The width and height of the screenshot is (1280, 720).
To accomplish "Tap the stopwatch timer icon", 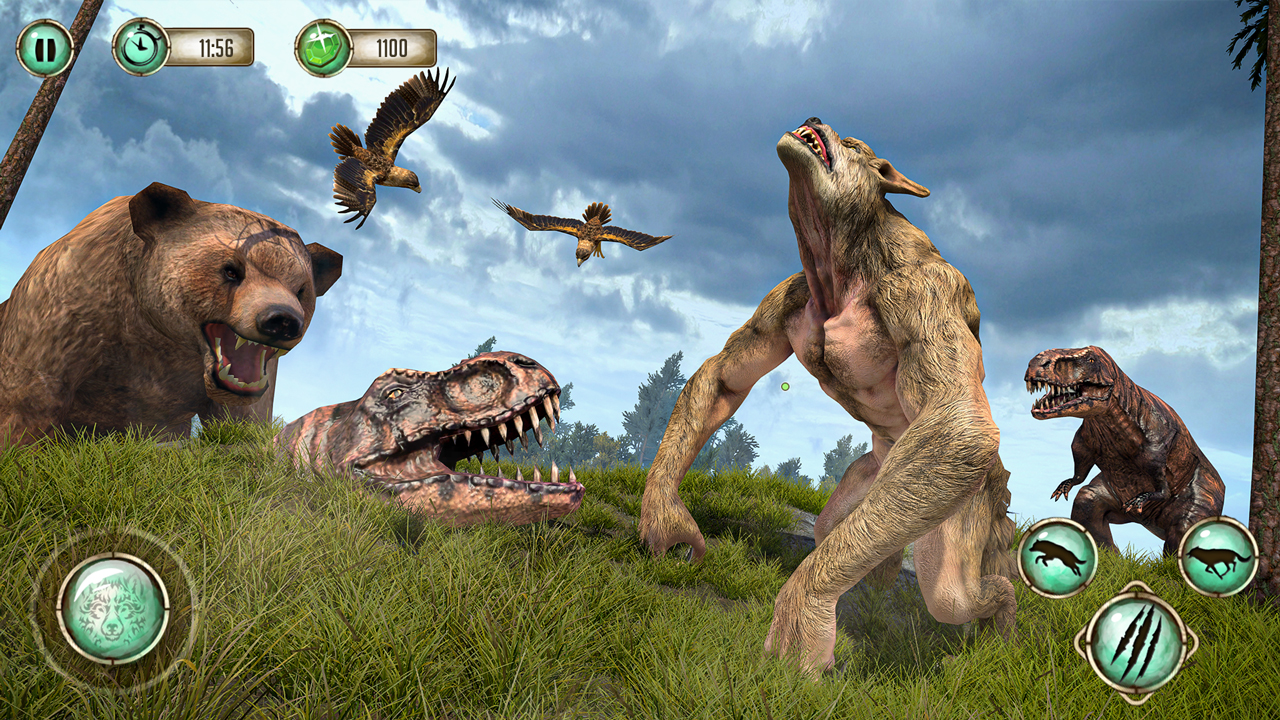I will tap(140, 45).
